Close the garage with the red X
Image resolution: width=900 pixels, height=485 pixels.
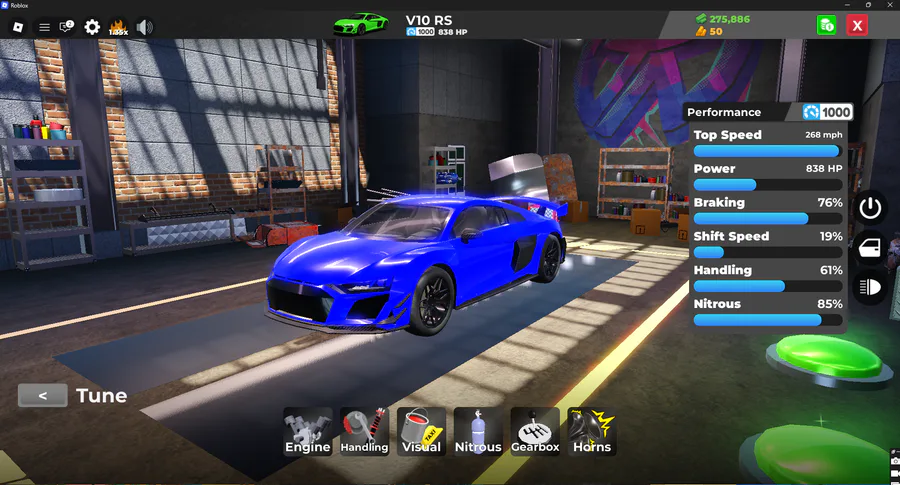coord(857,26)
